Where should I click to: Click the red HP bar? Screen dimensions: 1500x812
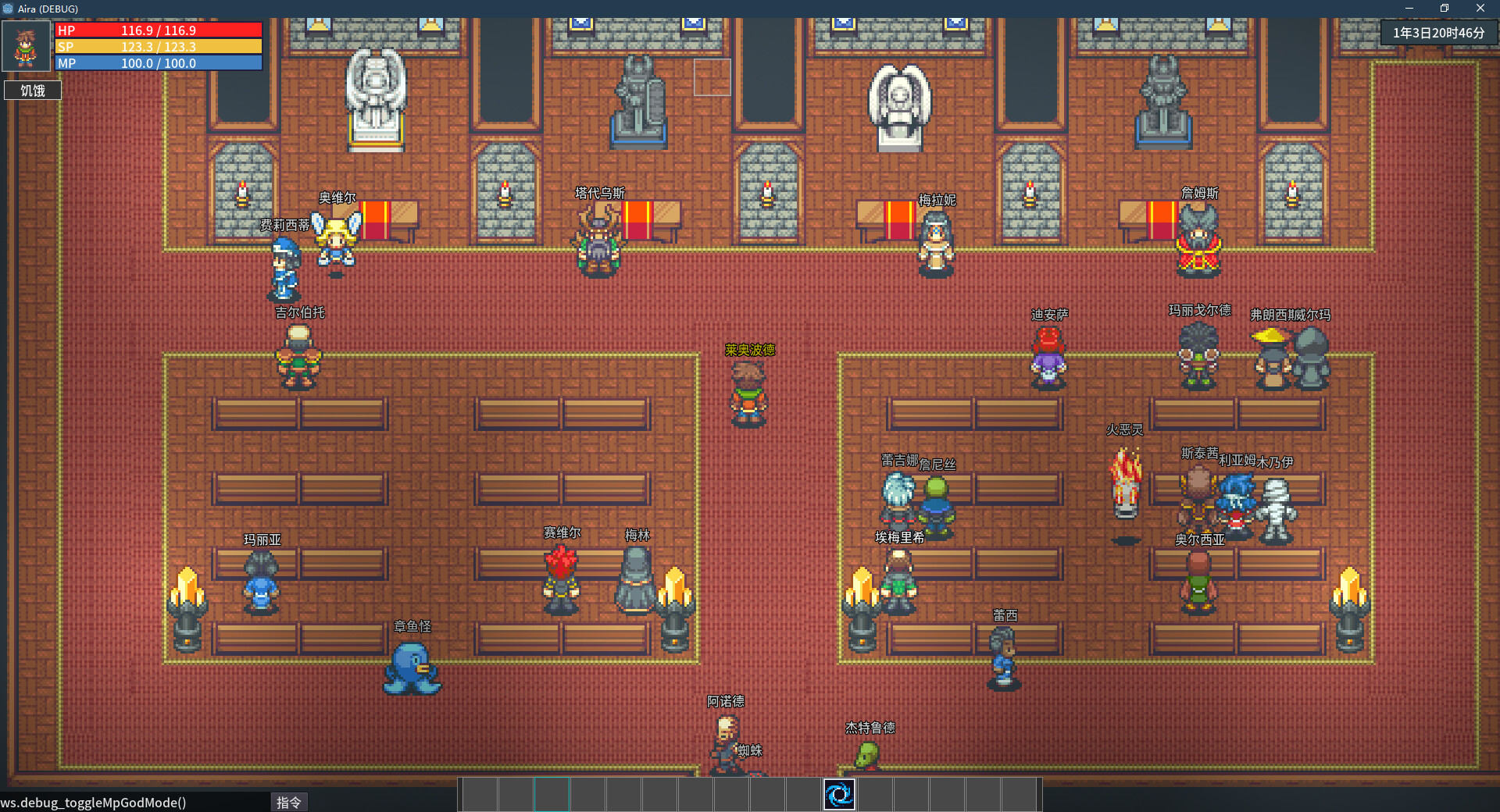tap(156, 30)
